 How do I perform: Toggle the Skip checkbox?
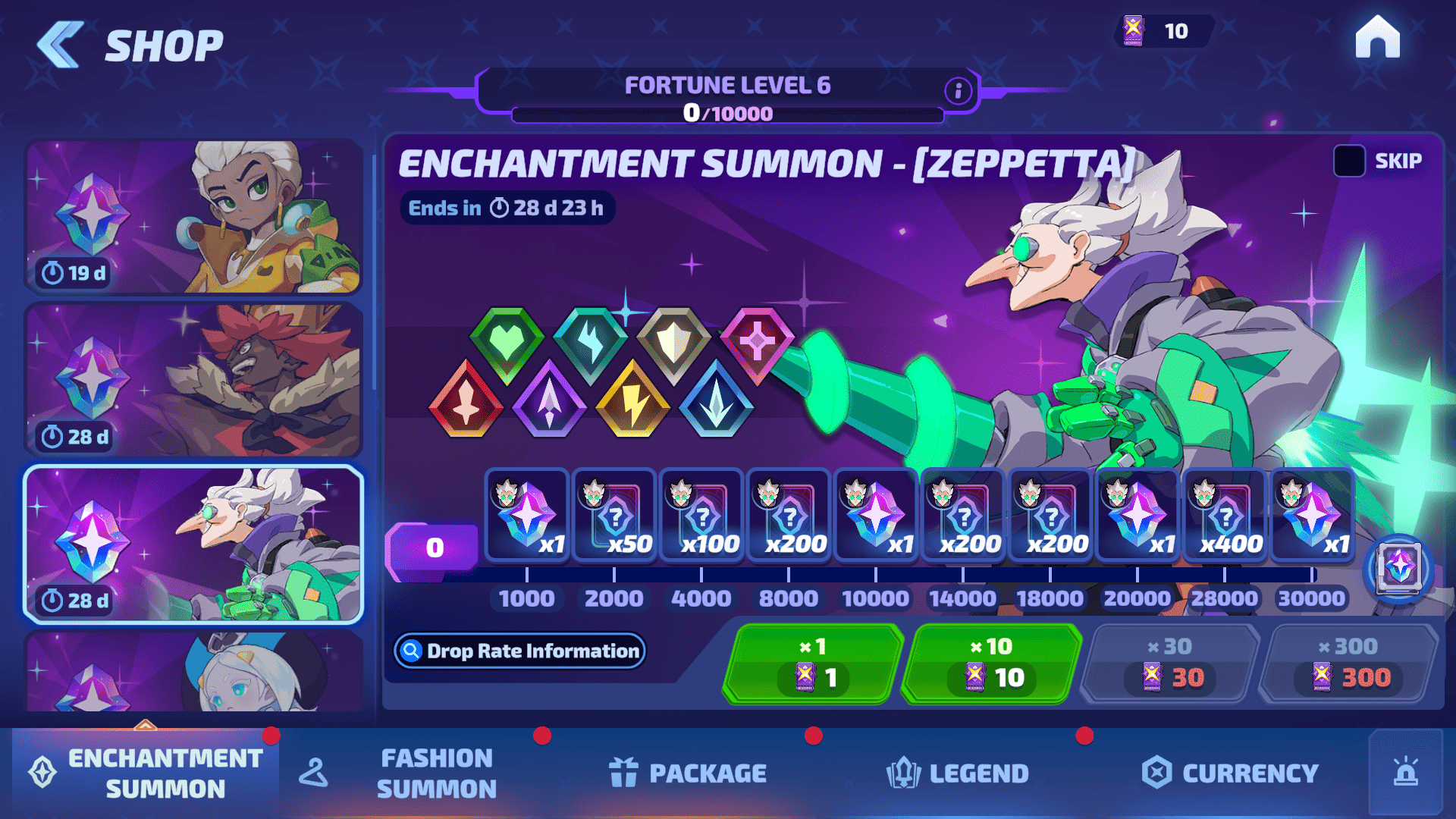click(x=1349, y=161)
